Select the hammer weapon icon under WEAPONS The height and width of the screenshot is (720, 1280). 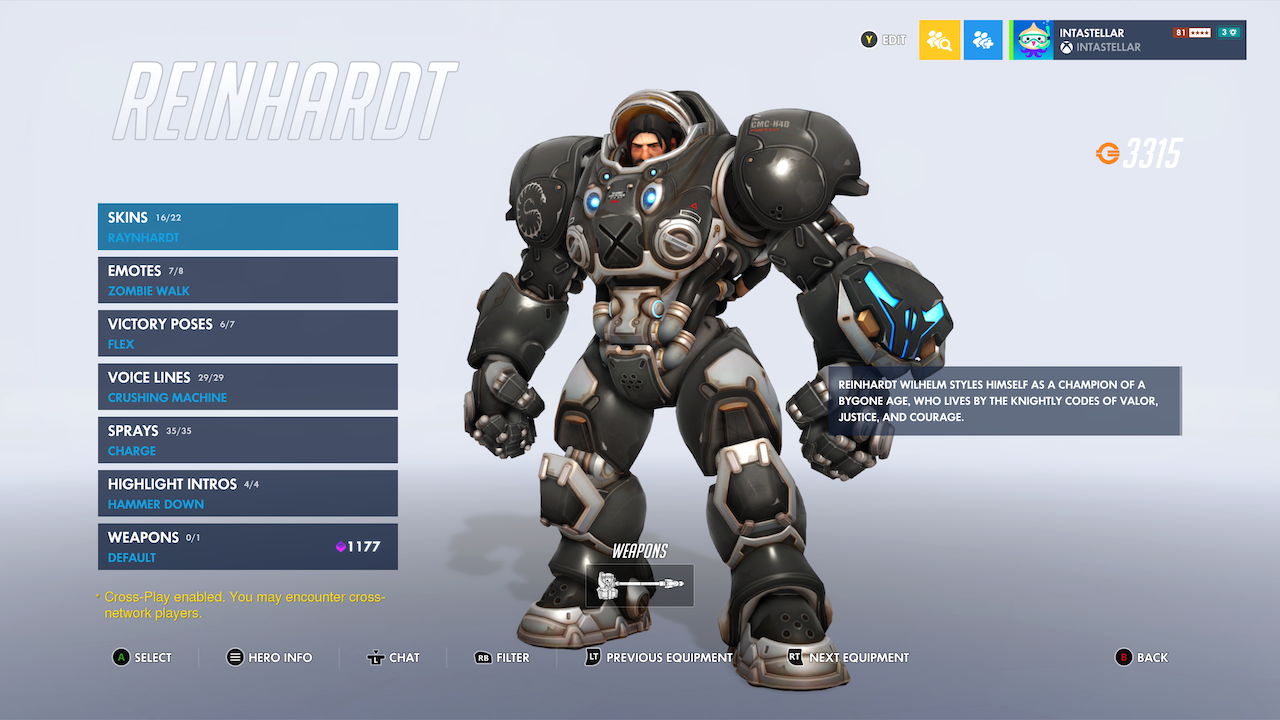639,585
